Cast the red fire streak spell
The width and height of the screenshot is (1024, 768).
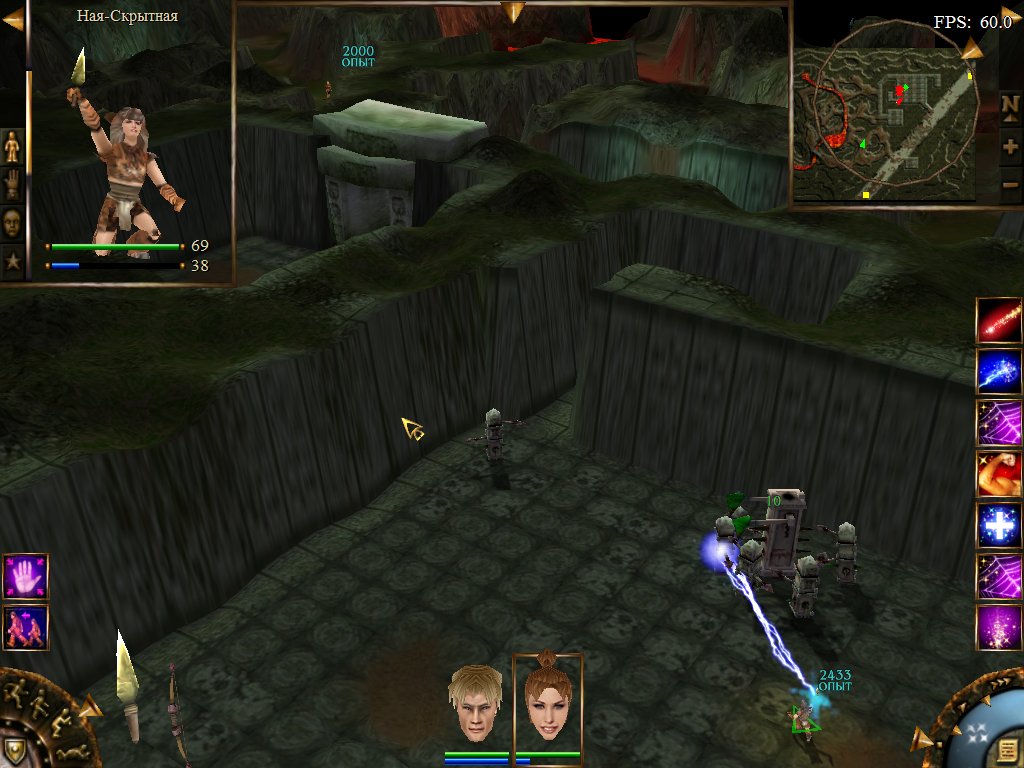point(998,318)
